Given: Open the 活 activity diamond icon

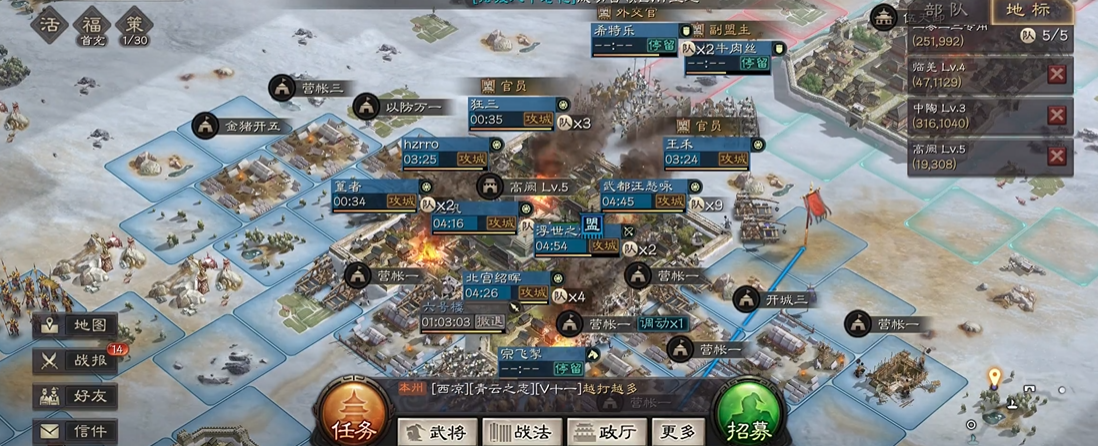Looking at the screenshot, I should coord(50,24).
